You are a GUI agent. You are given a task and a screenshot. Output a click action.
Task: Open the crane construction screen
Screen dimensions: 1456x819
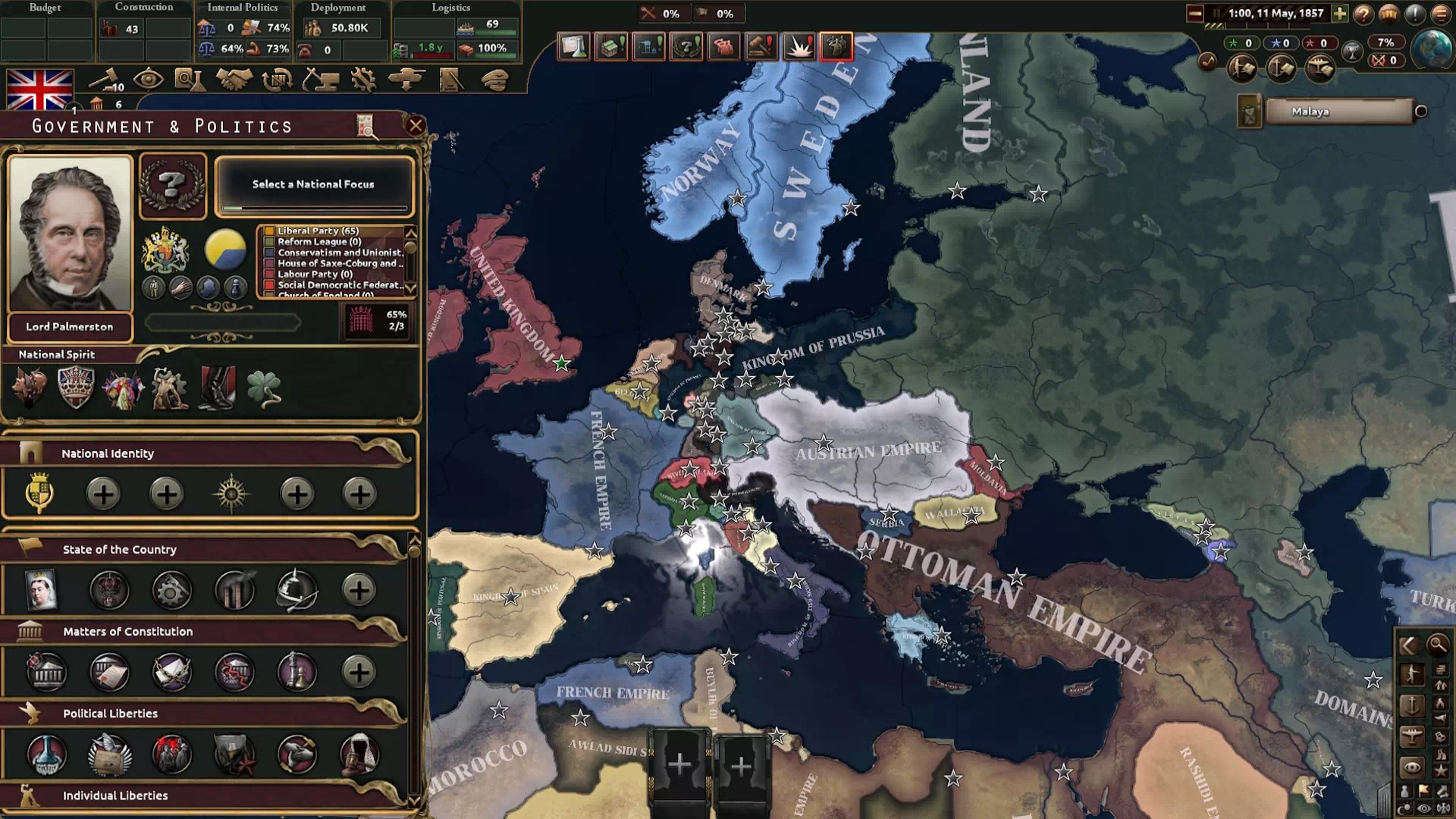pyautogui.click(x=320, y=79)
